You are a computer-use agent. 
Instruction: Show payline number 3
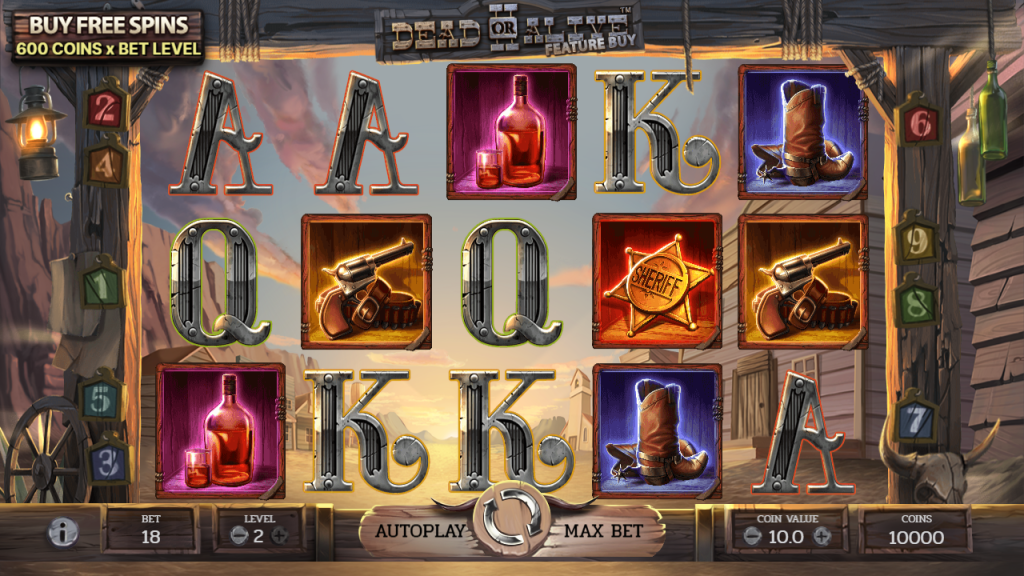[110, 462]
